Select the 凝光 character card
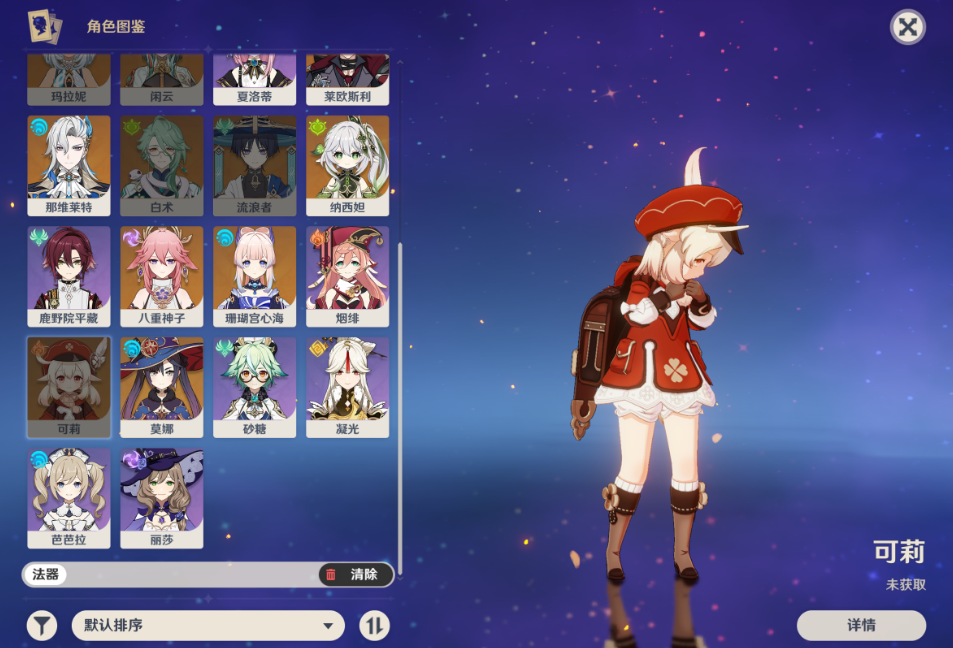Image resolution: width=953 pixels, height=648 pixels. [x=347, y=387]
